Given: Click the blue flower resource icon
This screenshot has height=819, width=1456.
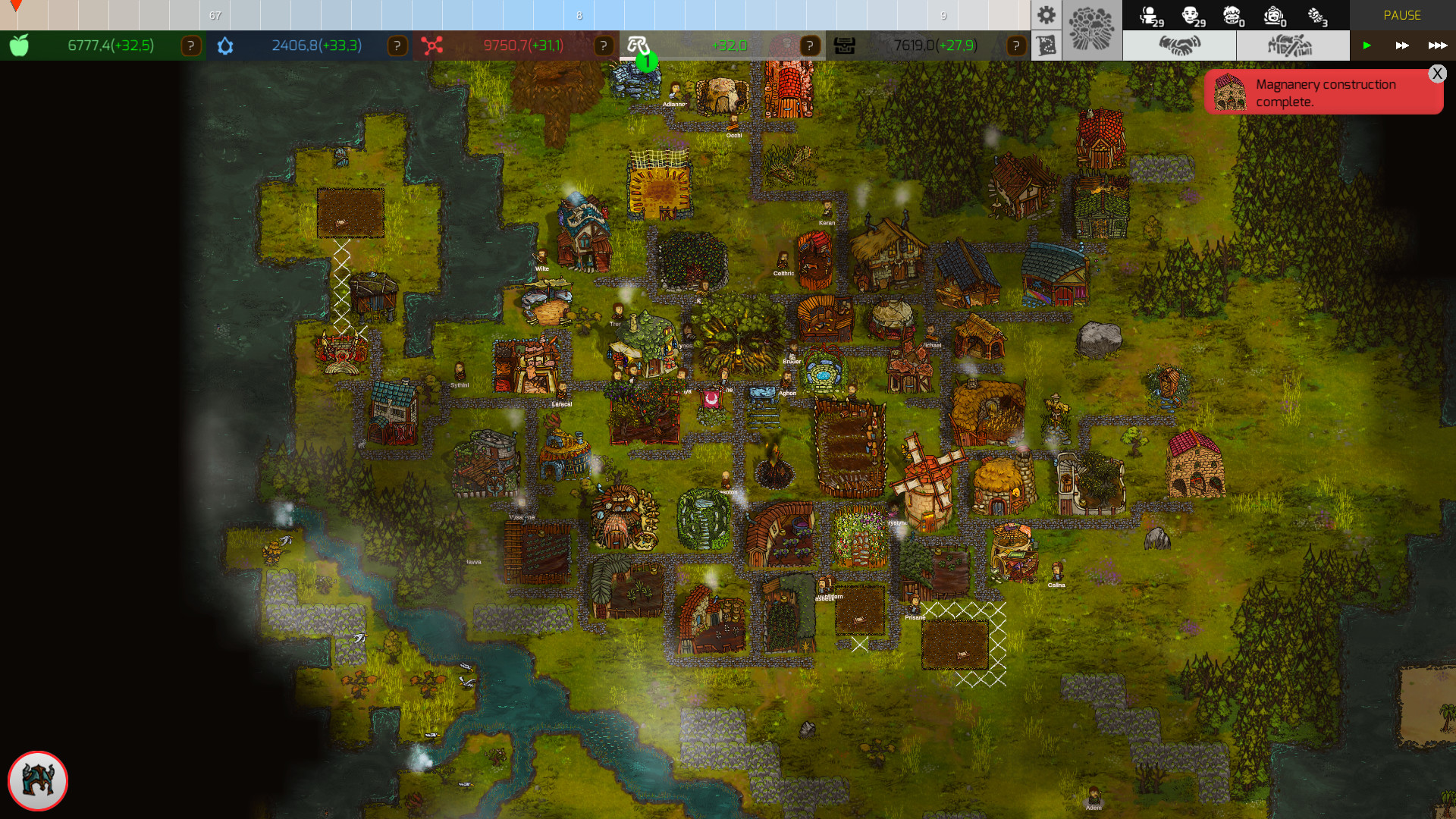Looking at the screenshot, I should (x=224, y=45).
